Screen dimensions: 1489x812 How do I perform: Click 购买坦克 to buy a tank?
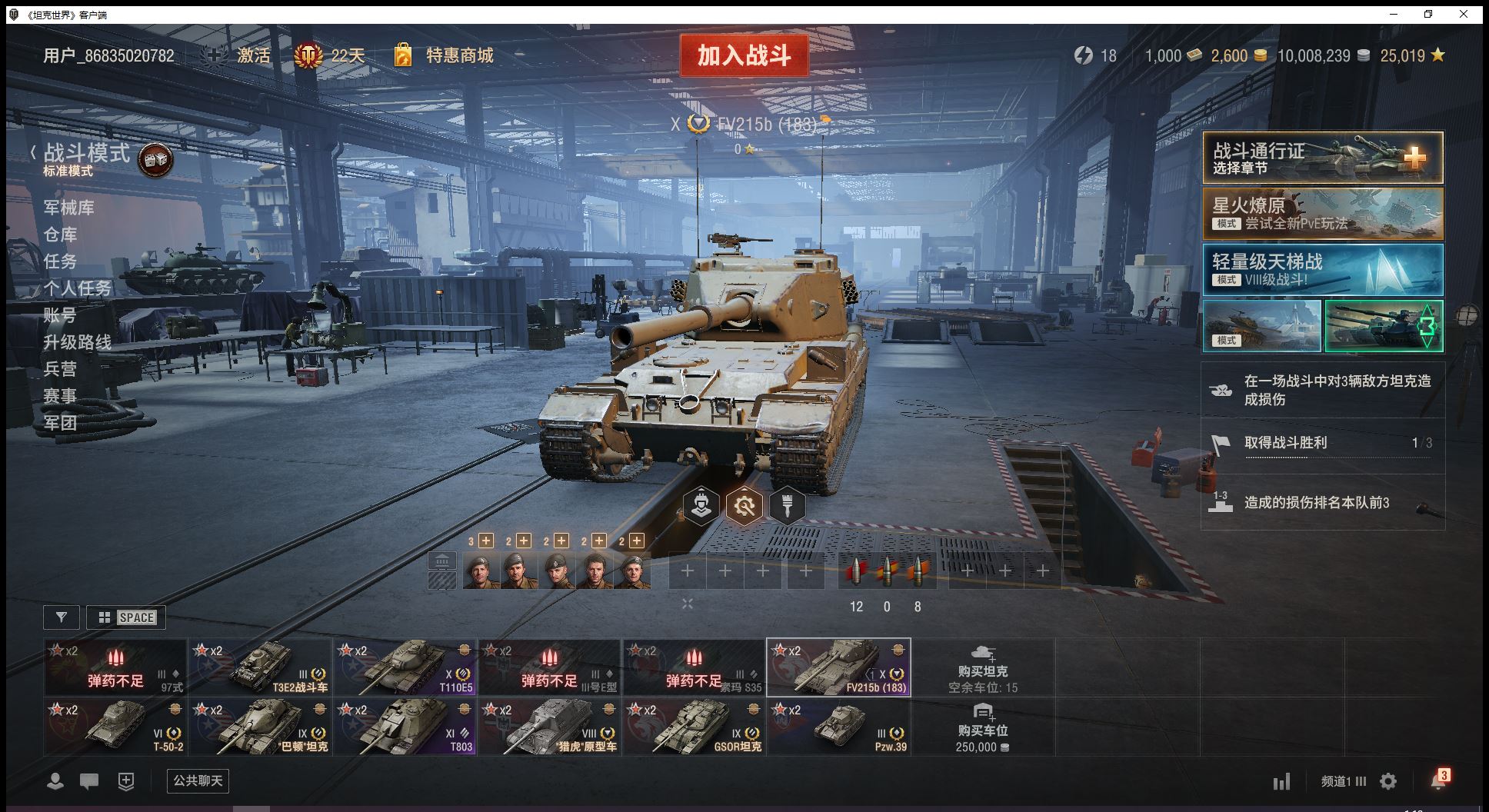pos(982,667)
